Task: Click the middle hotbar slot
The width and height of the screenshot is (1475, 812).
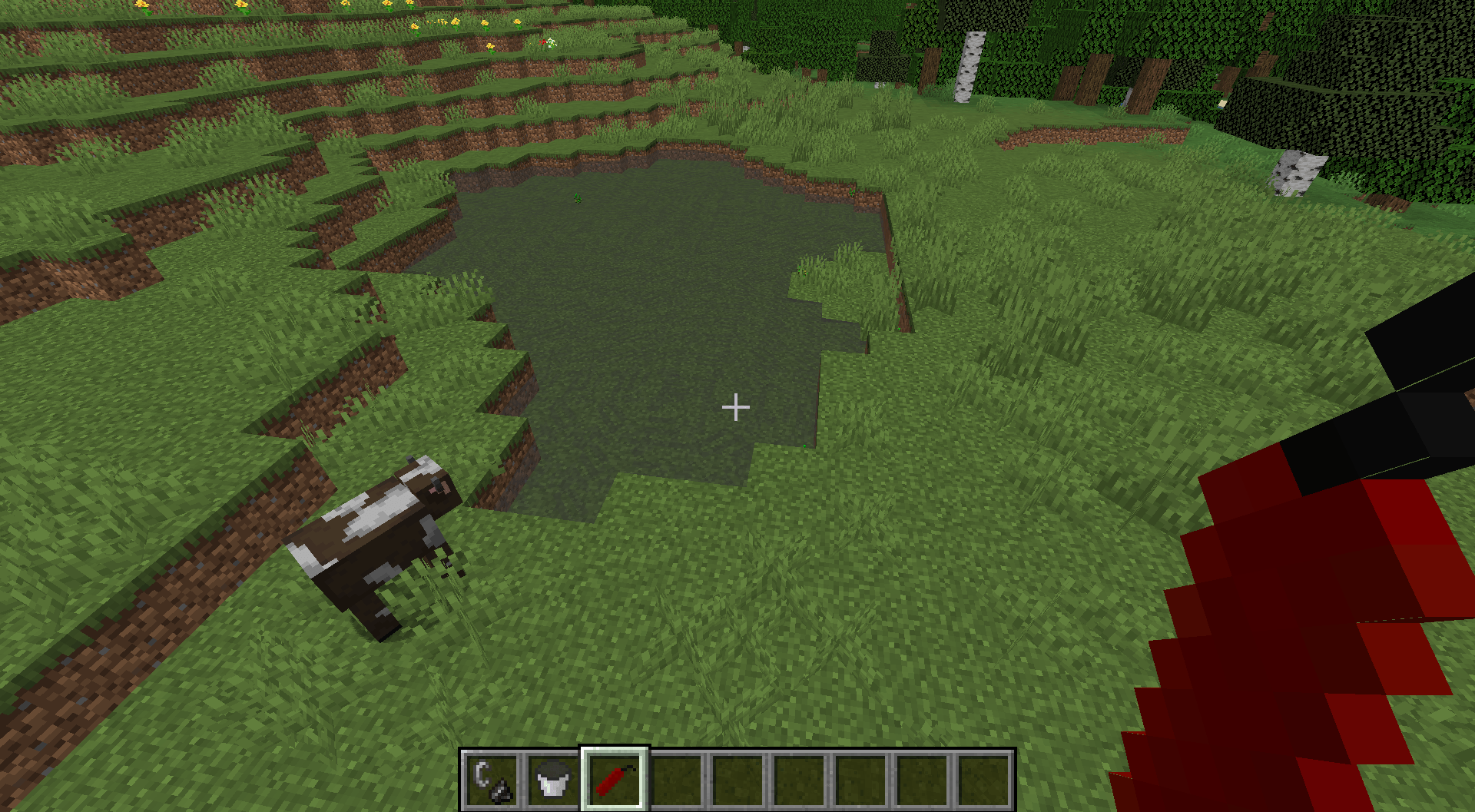Action: pos(736,777)
